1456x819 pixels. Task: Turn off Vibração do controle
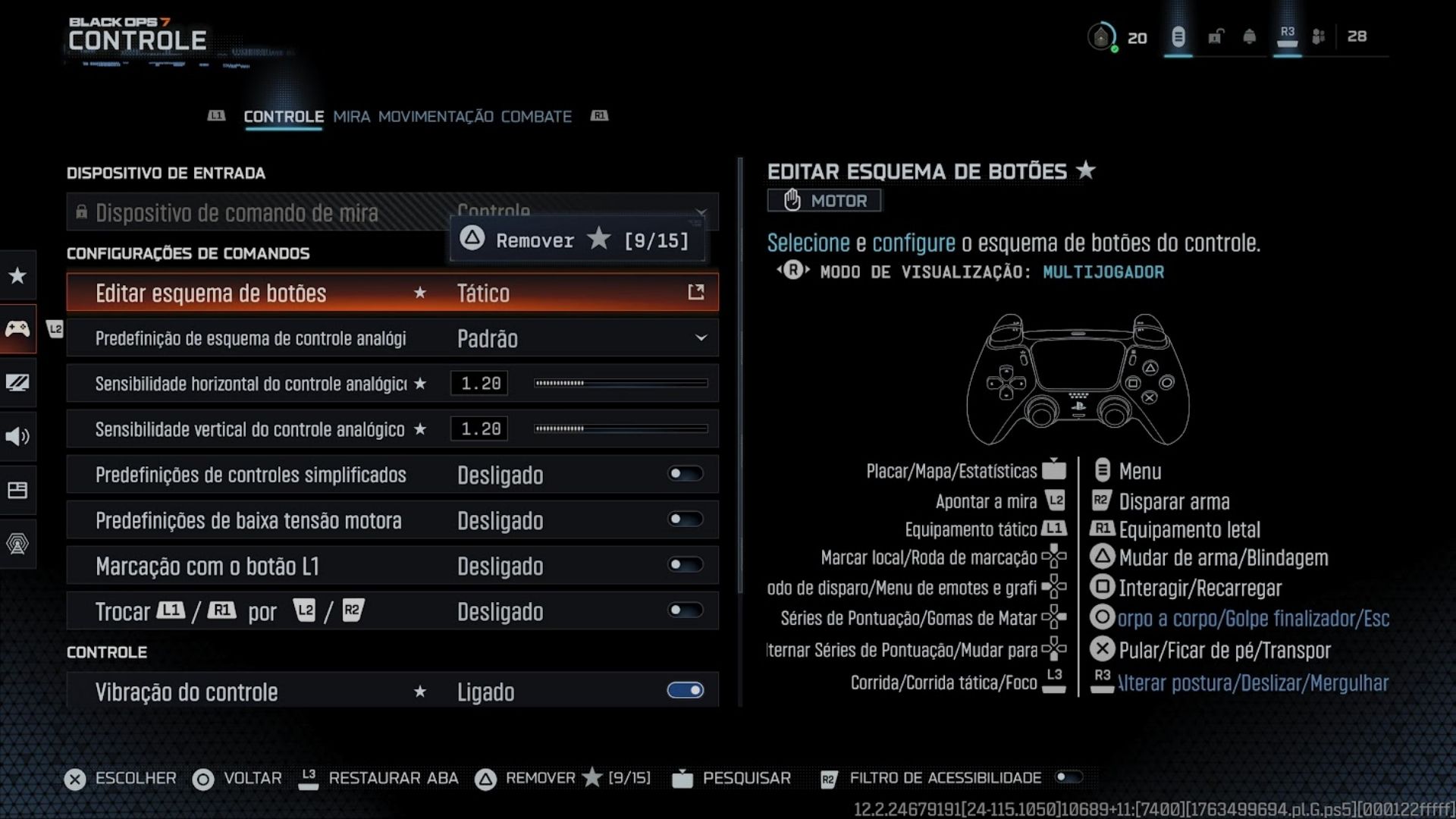685,691
